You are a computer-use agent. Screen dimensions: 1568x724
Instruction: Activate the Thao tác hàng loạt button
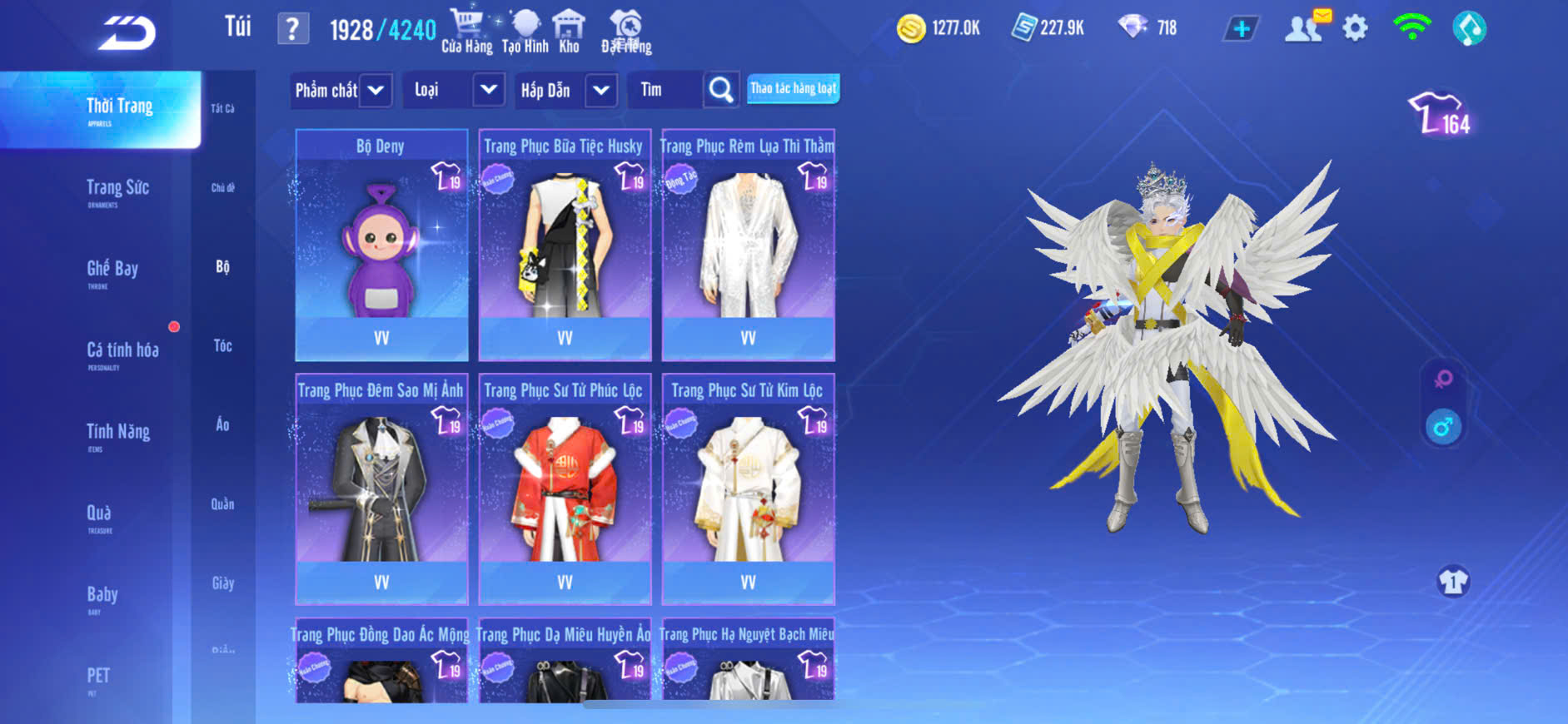793,88
